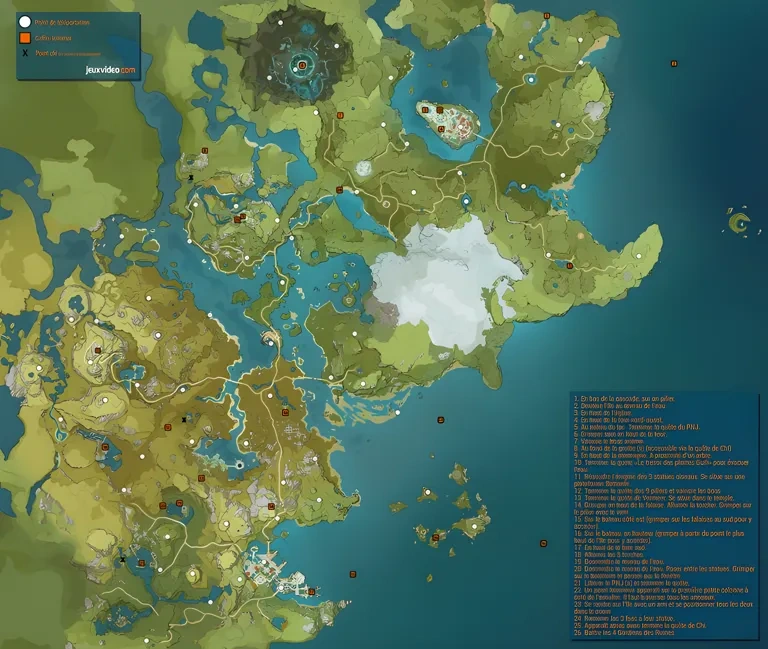Viewport: 768px width, 649px height.
Task: Click the chest marker in the southern open sea
Action: (x=543, y=543)
